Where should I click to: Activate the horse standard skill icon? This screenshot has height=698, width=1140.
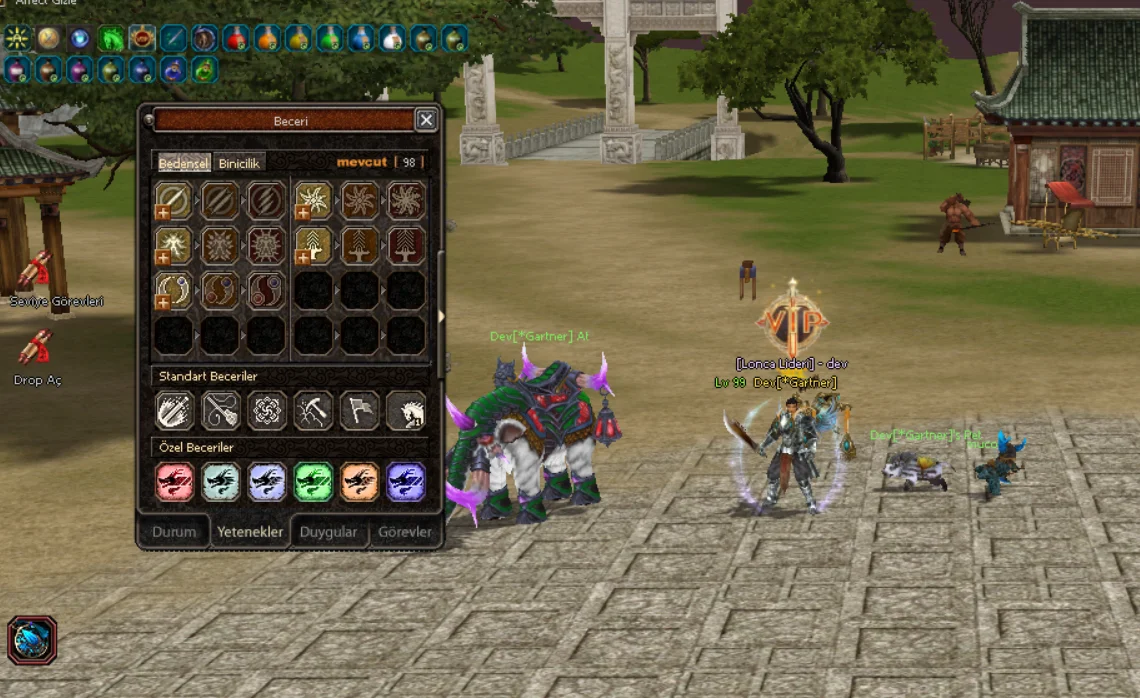point(406,410)
